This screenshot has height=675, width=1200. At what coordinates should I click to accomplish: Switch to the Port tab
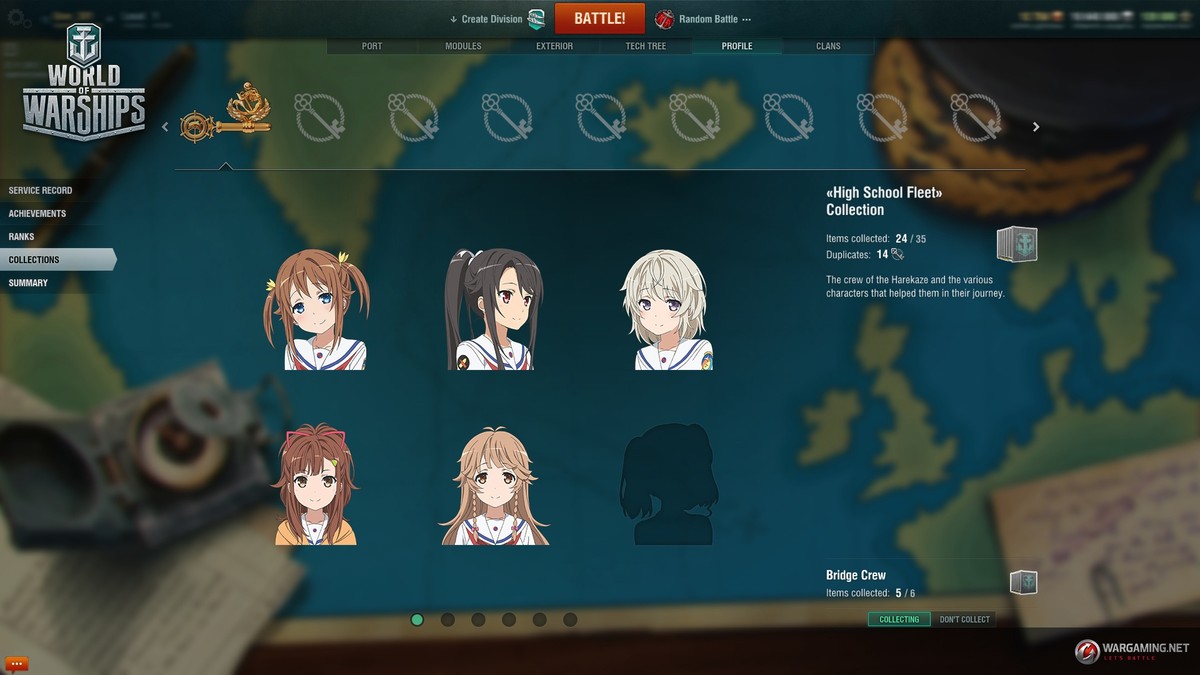point(371,46)
